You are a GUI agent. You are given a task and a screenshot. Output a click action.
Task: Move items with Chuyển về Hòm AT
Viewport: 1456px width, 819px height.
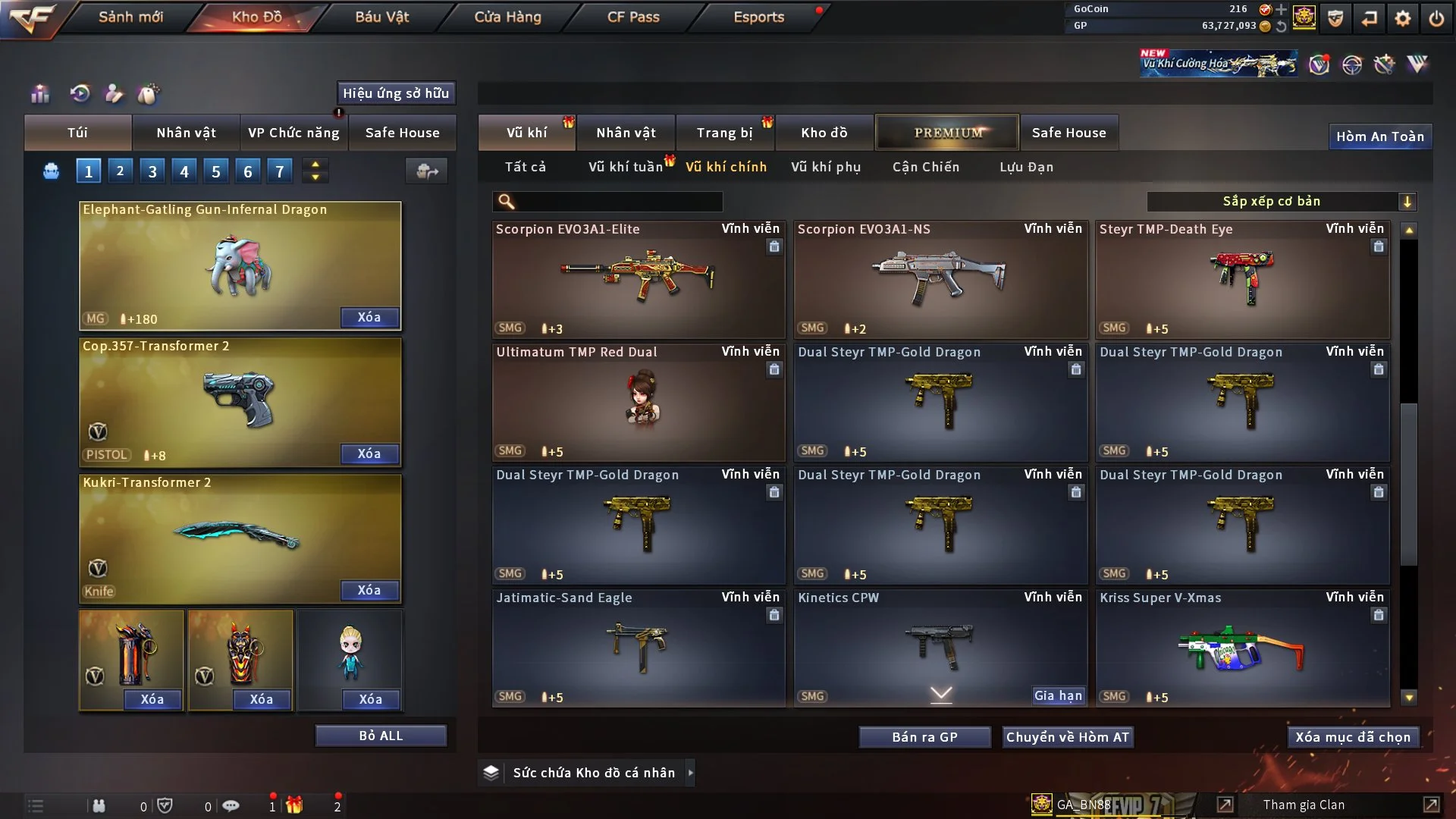click(x=1067, y=737)
